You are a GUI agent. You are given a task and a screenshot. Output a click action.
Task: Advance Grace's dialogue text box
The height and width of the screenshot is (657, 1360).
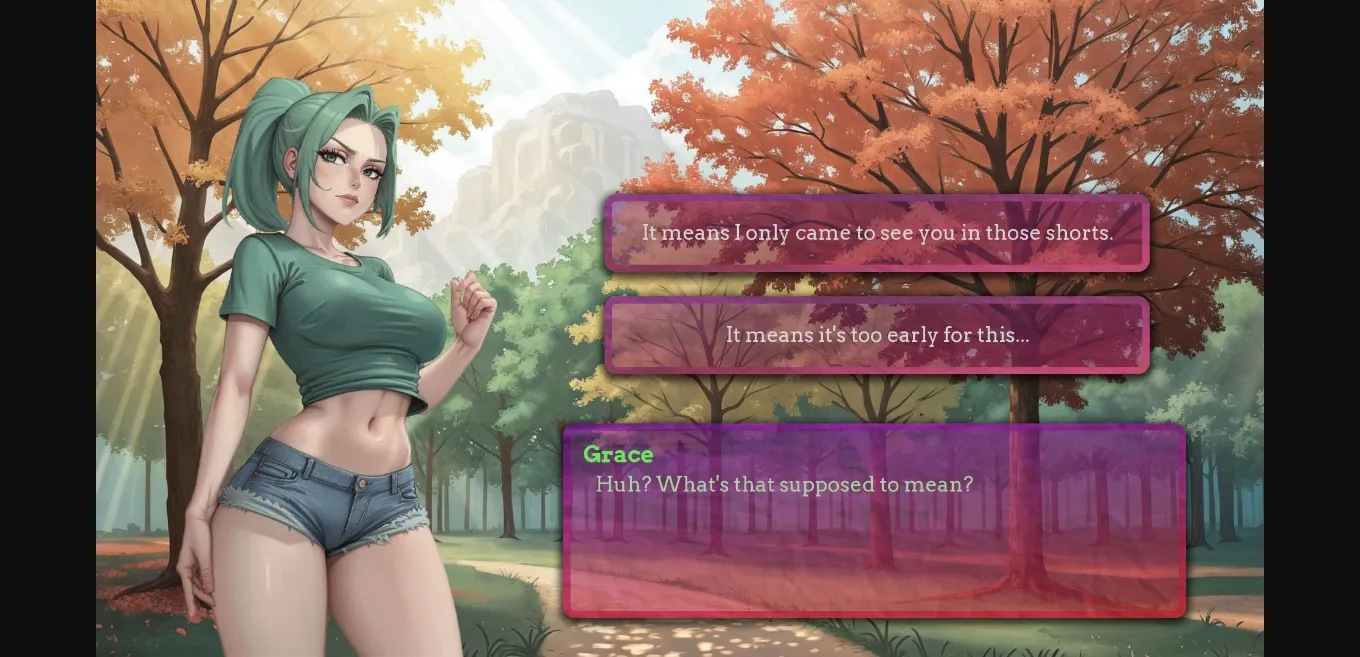tap(874, 521)
